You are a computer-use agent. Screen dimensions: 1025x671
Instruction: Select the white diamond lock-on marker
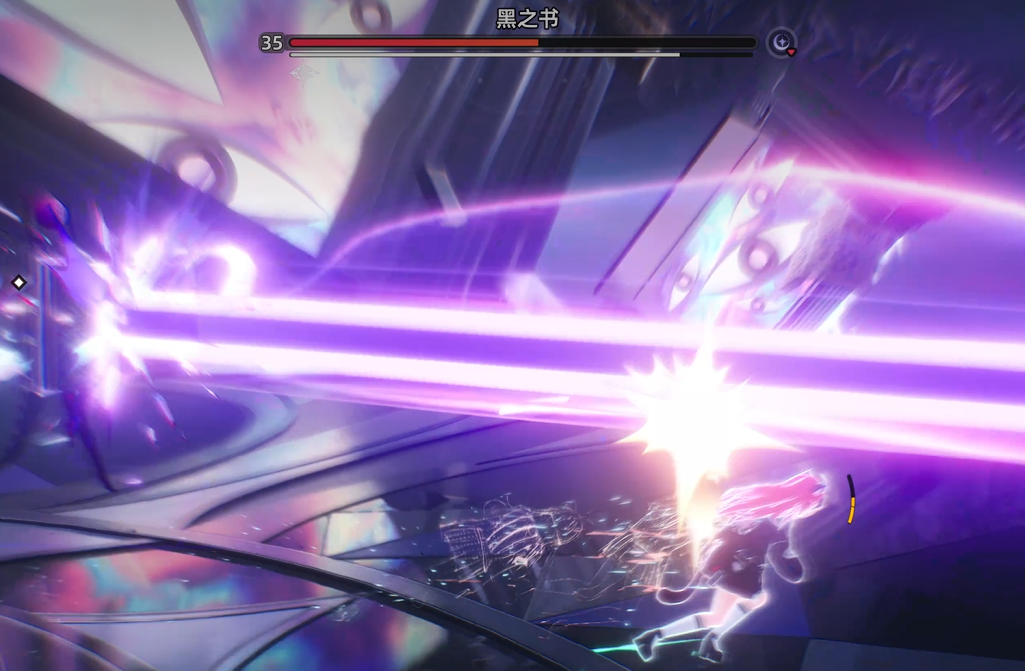click(x=18, y=283)
